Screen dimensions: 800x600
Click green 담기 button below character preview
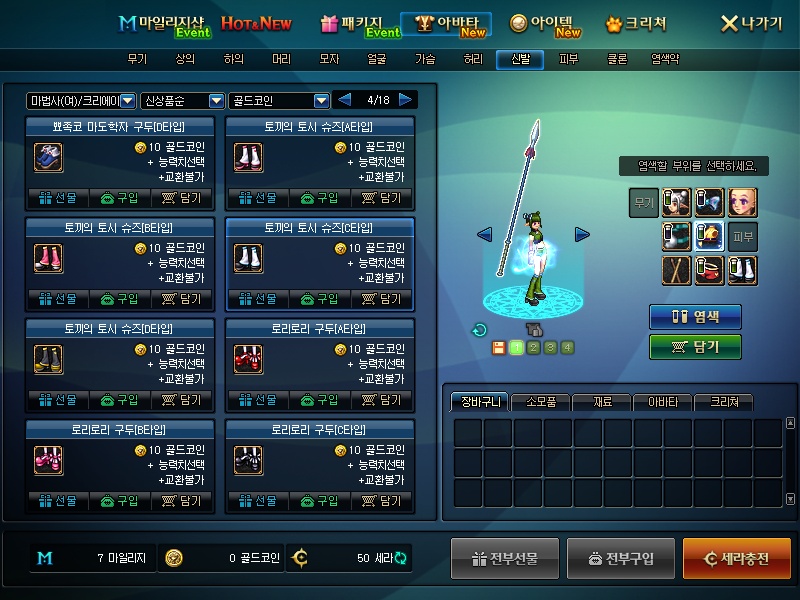[x=695, y=346]
